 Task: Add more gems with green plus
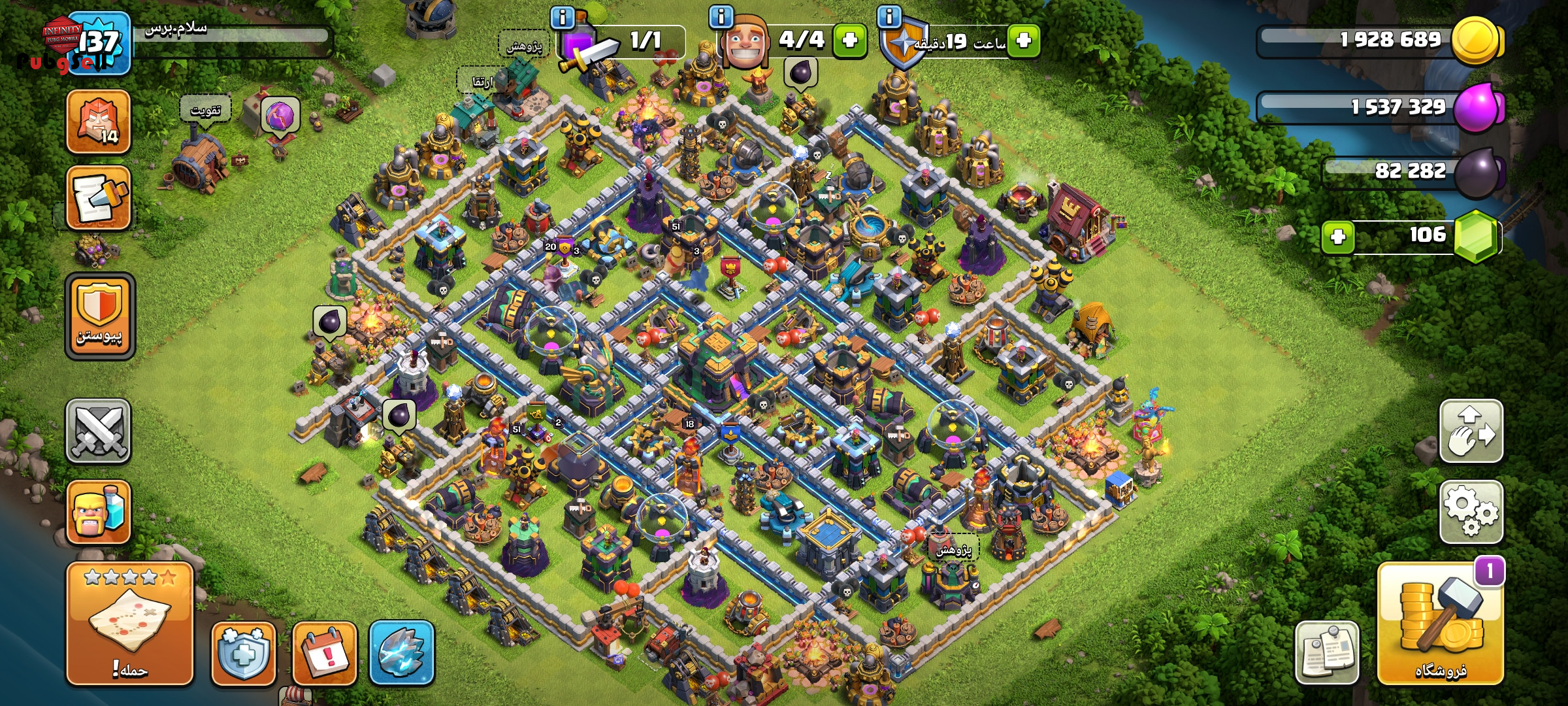1338,236
